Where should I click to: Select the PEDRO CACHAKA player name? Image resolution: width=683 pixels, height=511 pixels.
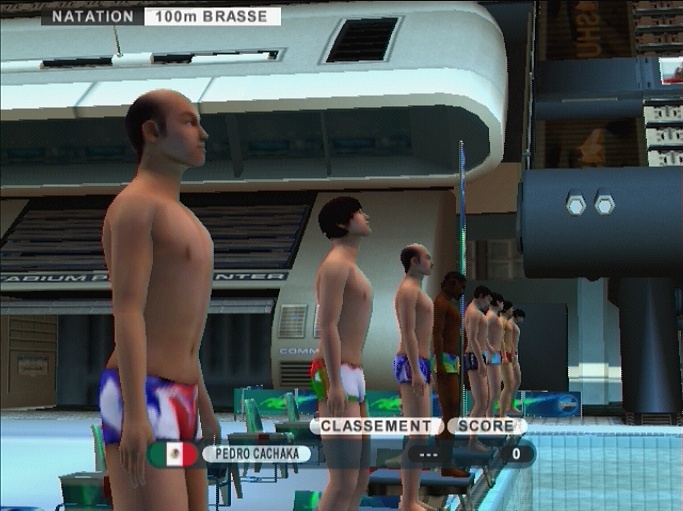(x=256, y=454)
